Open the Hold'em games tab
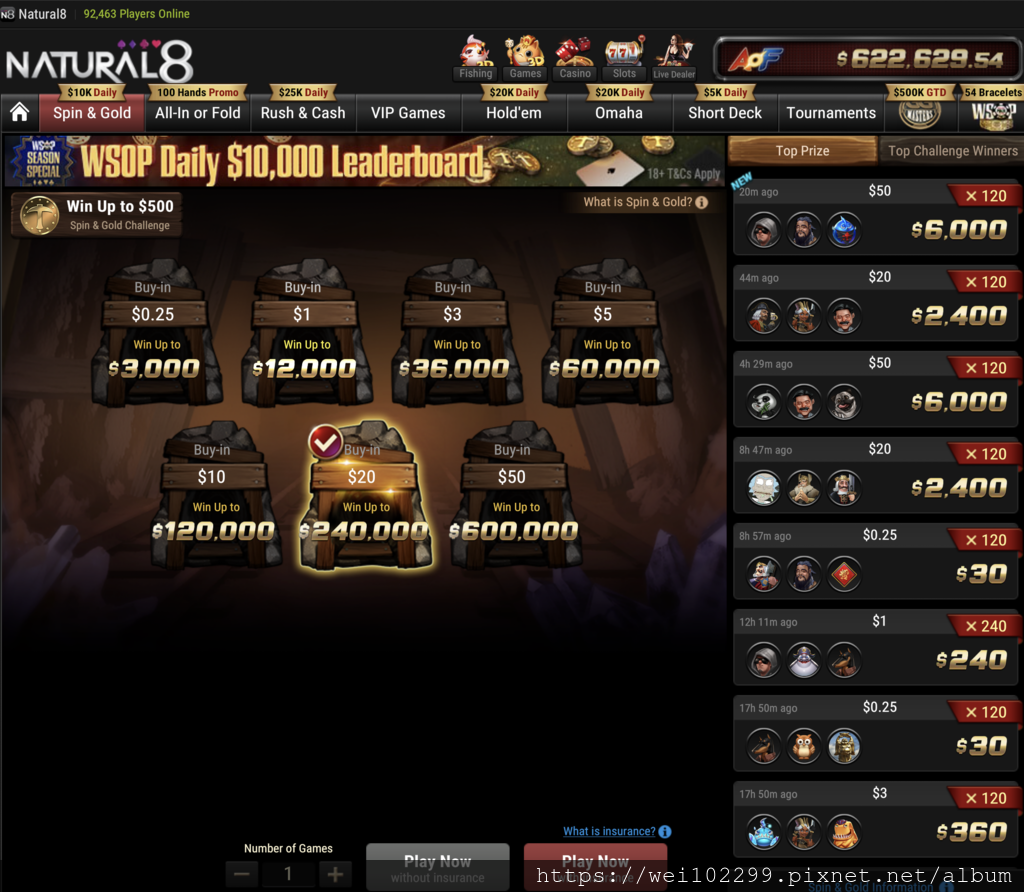The image size is (1024, 892). pos(513,113)
